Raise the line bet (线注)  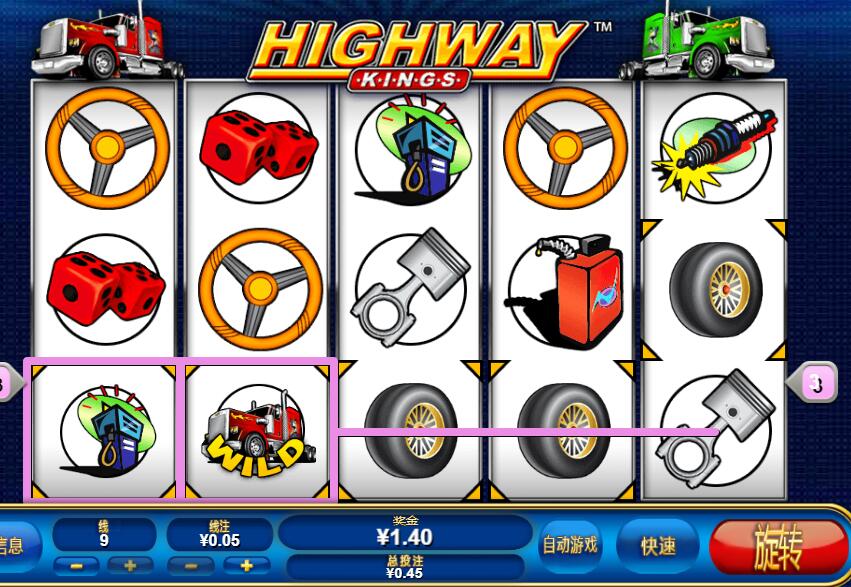(x=246, y=566)
